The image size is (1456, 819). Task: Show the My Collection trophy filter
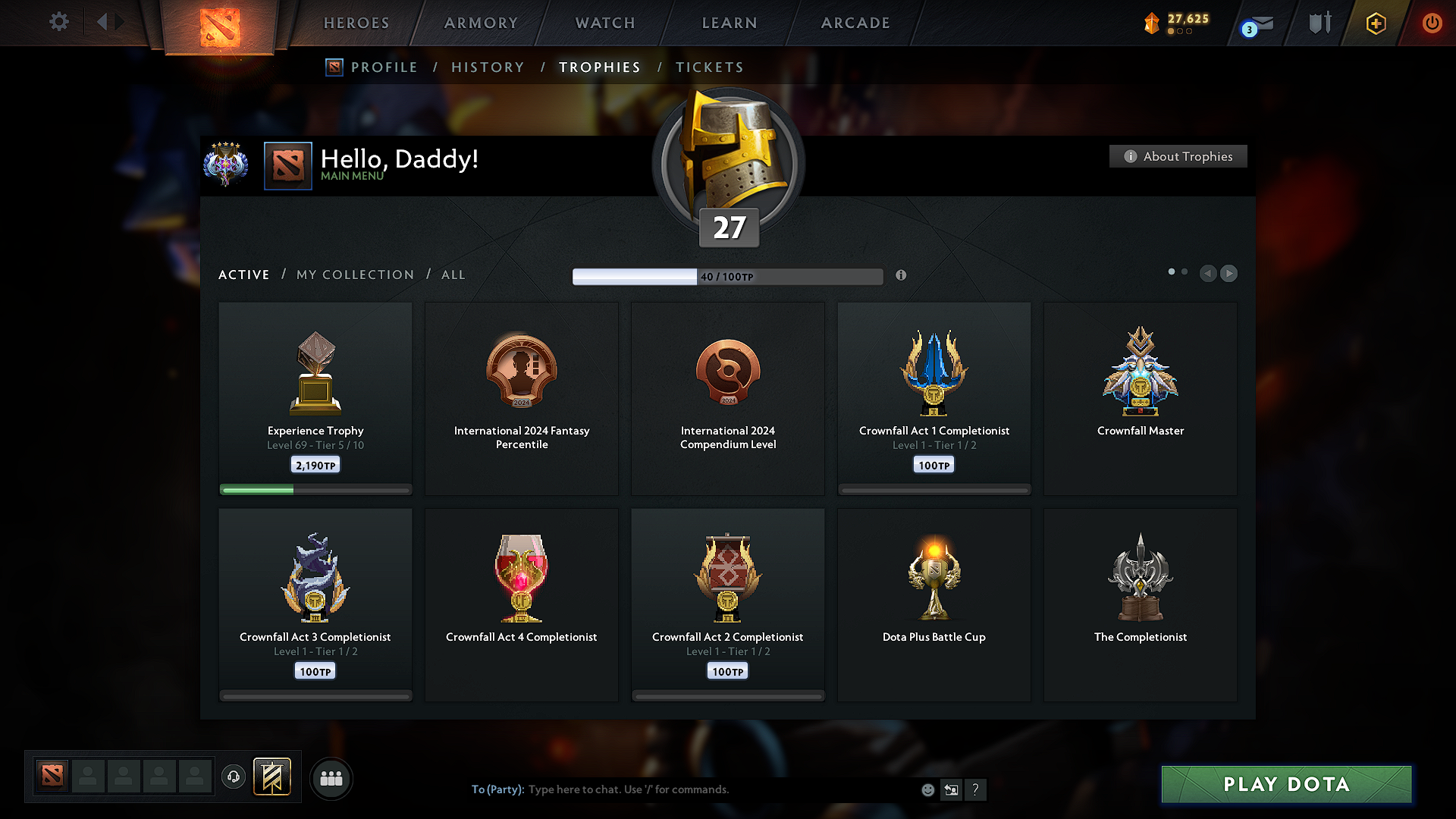point(355,275)
